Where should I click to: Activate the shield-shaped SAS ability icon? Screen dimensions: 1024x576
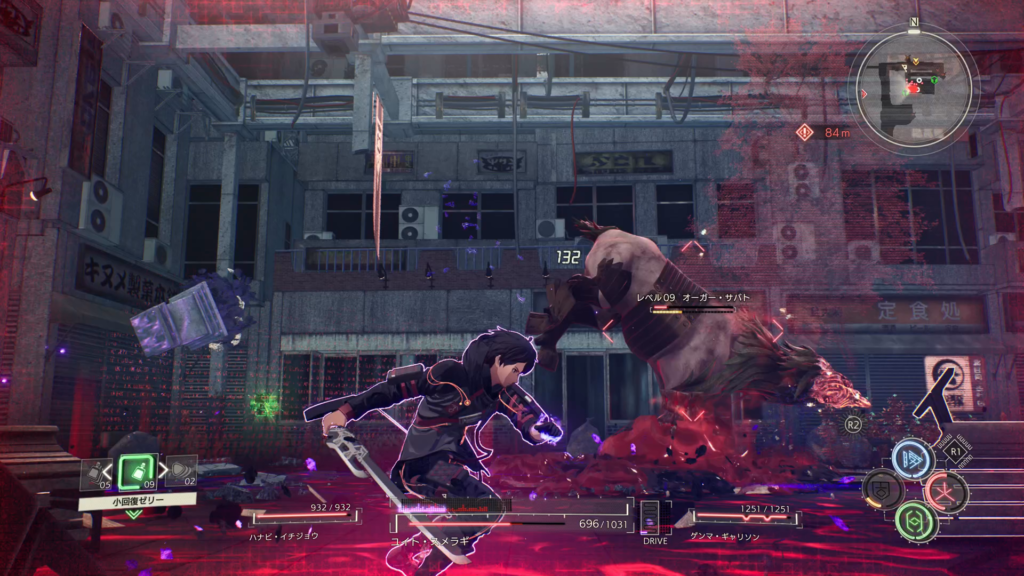[x=883, y=490]
